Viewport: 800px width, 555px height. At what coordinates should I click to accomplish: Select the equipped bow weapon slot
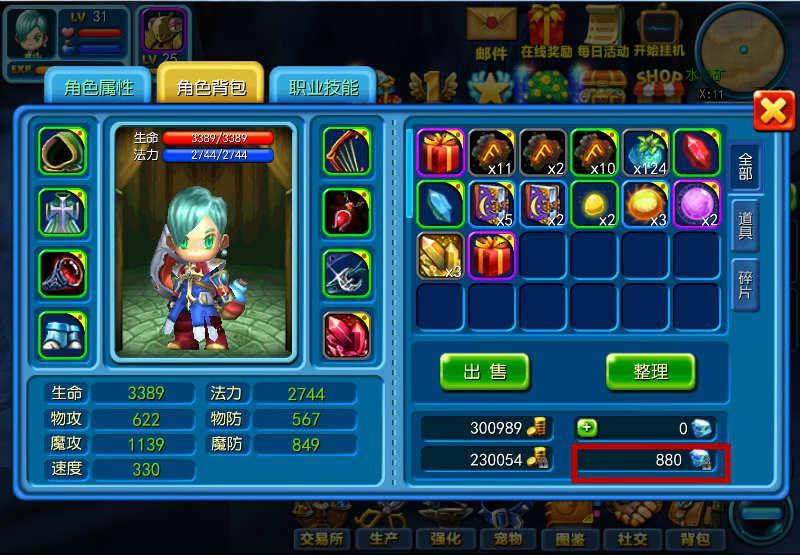coord(346,152)
